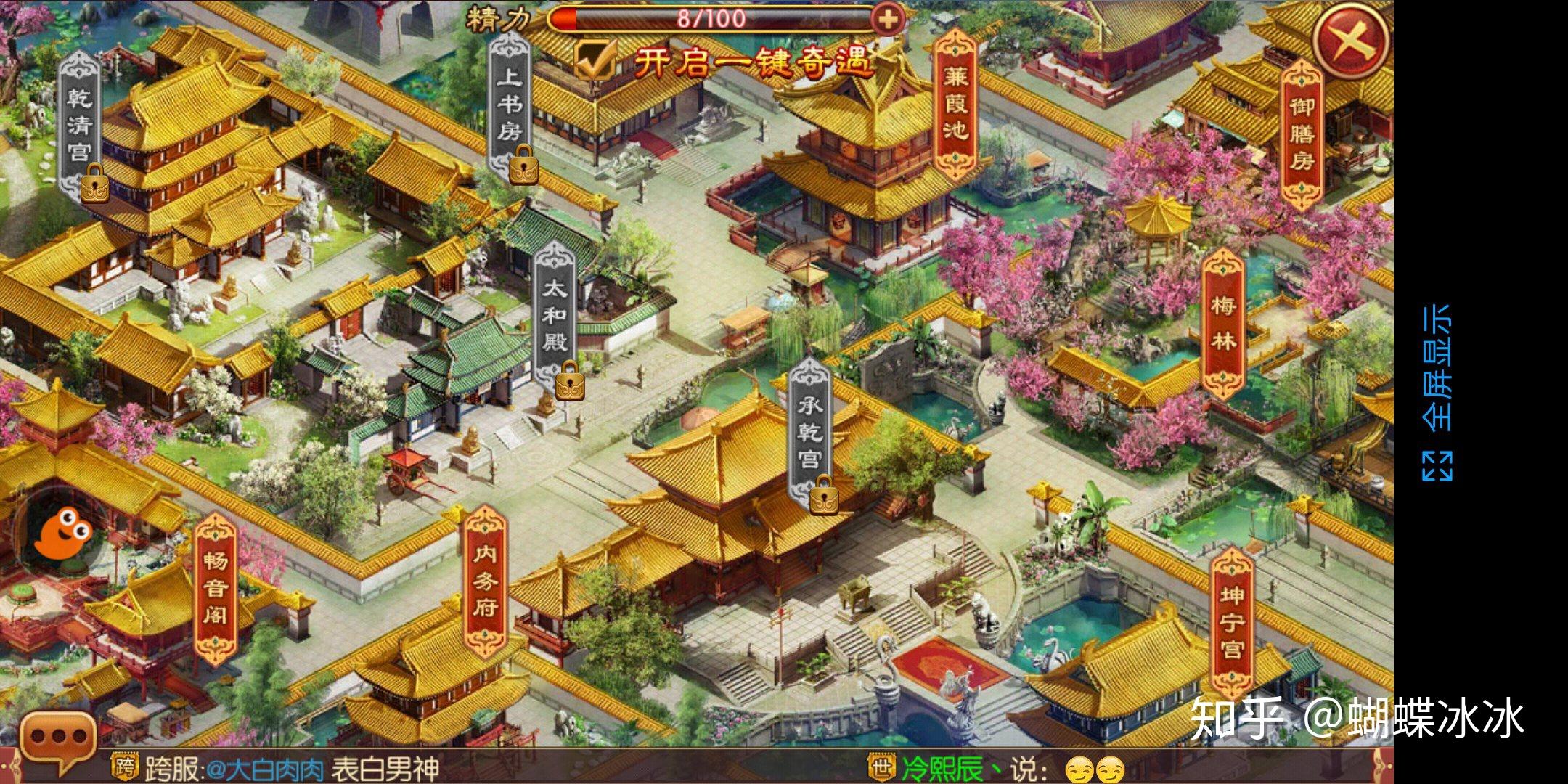Switch to 全屏显示 fullscreen mode
1568x784 pixels.
(x=1437, y=392)
